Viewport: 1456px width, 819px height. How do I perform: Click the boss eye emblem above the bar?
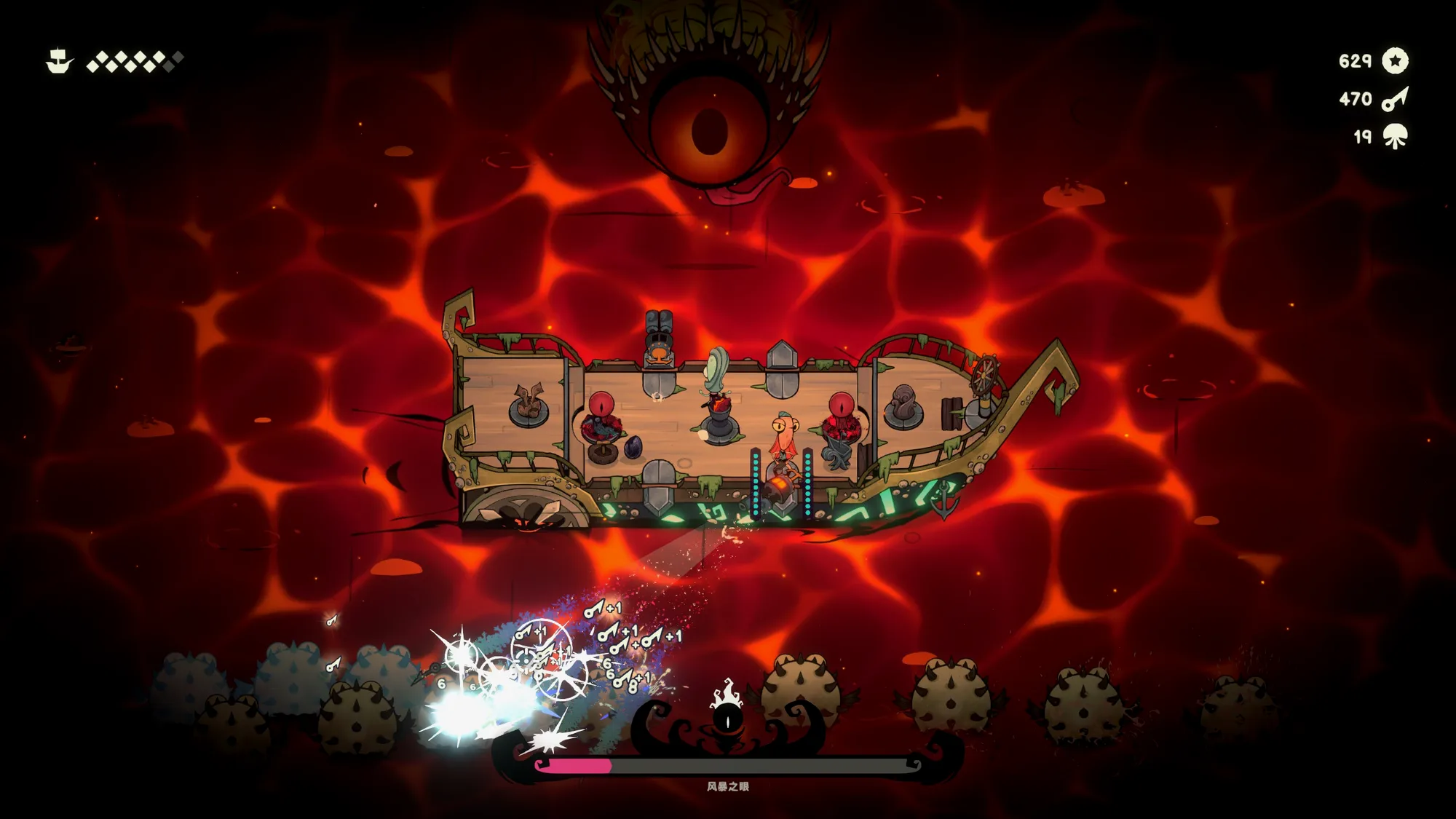coord(727,719)
